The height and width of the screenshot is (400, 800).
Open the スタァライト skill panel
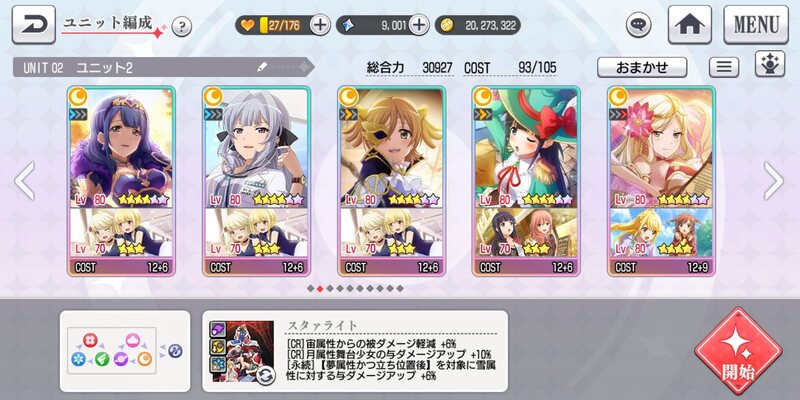coord(355,350)
